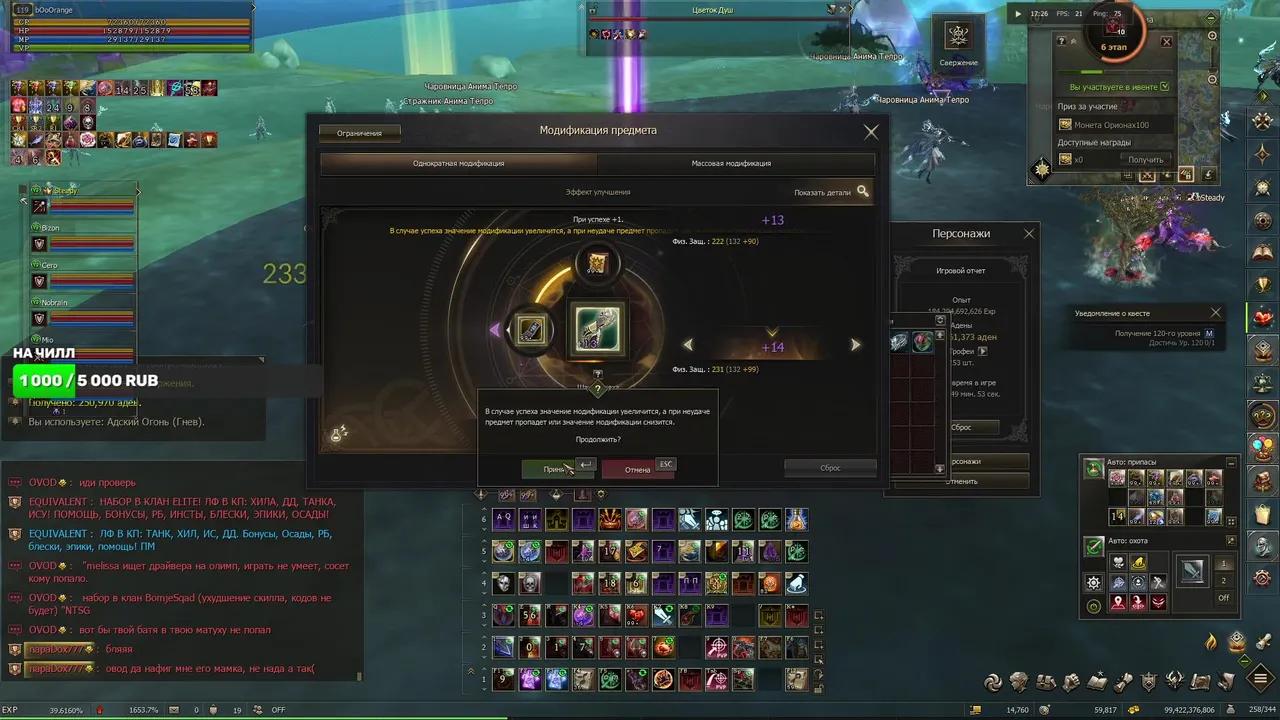Select the map marker icon in auto-hunt settings

(x=1117, y=602)
